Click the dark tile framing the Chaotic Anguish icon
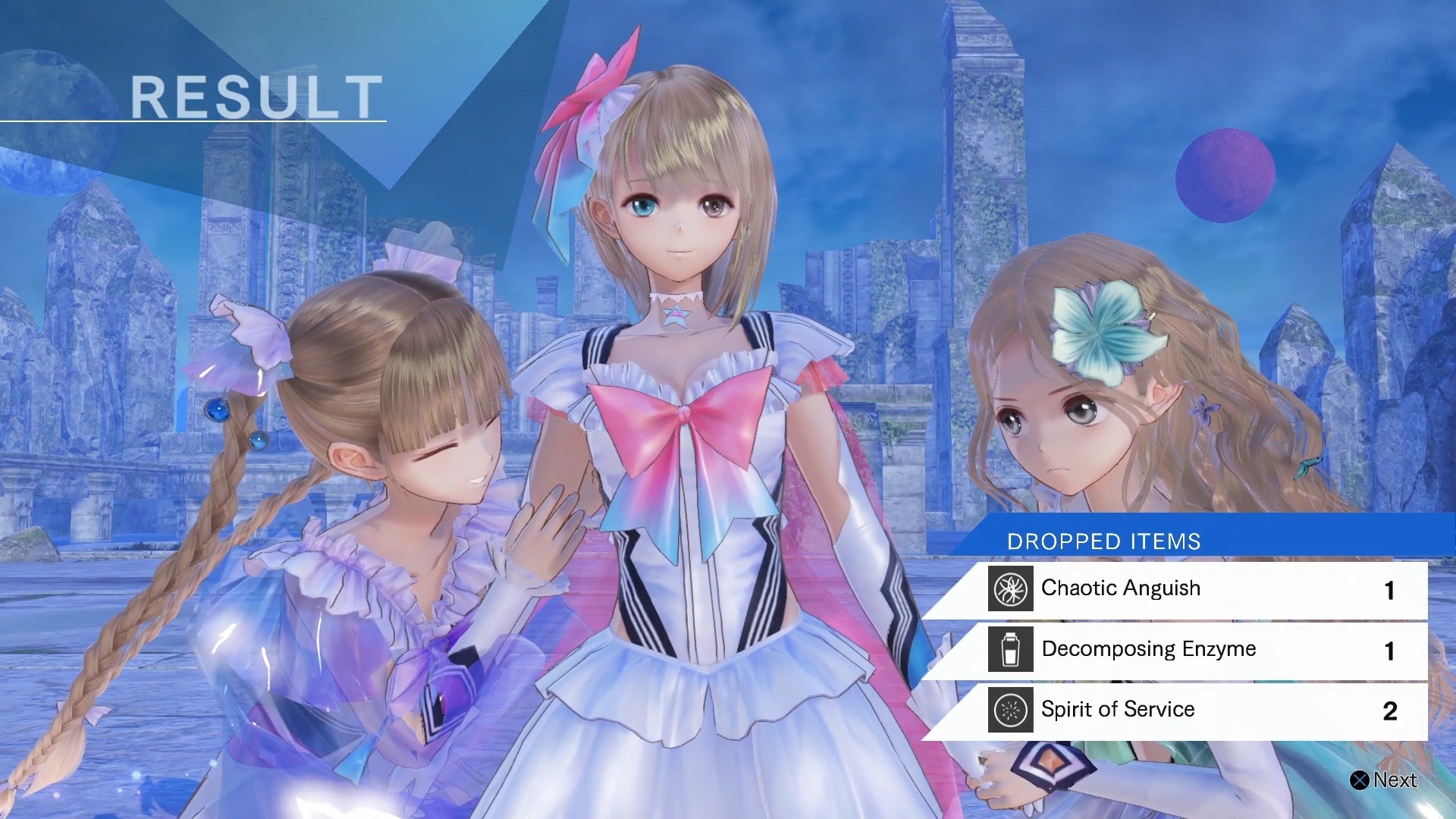Image resolution: width=1456 pixels, height=819 pixels. coord(1009,588)
